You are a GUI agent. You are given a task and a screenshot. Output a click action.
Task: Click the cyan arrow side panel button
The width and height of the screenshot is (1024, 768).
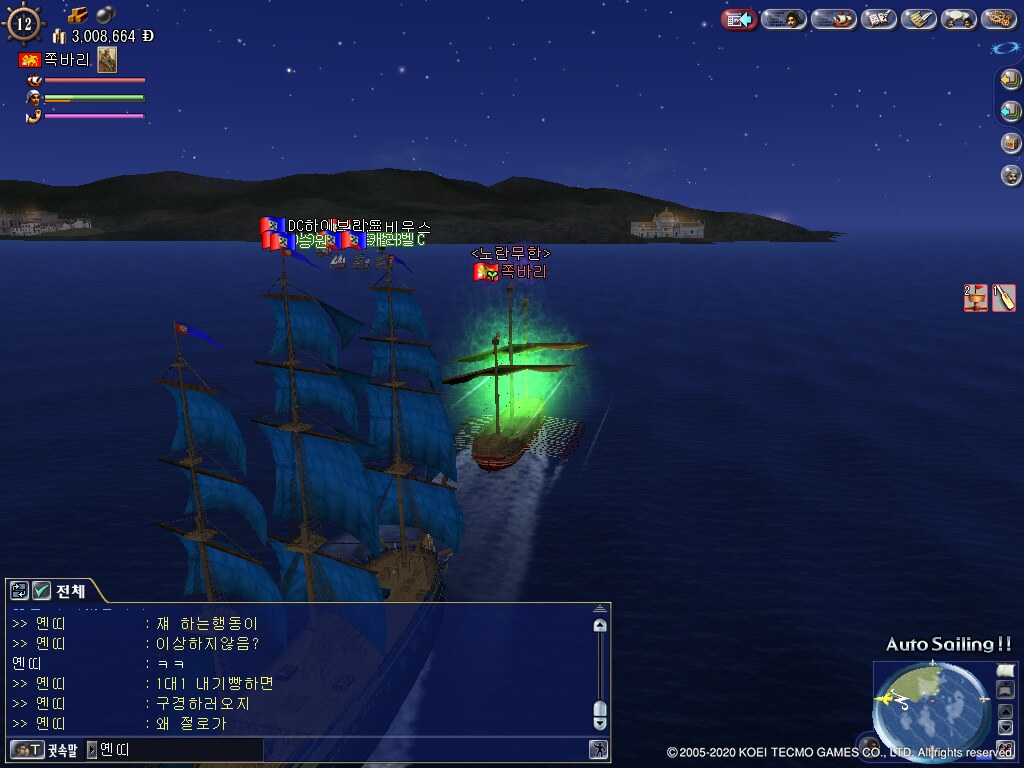click(1011, 110)
